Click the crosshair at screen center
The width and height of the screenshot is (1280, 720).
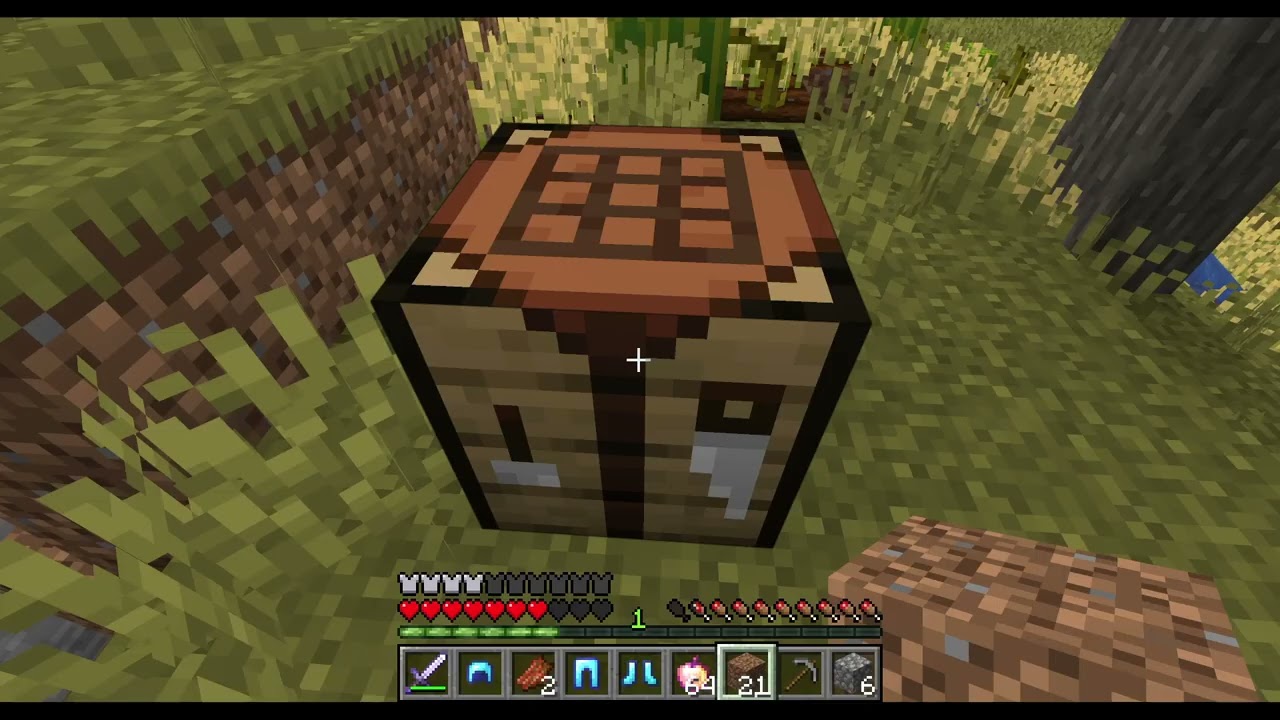(638, 360)
